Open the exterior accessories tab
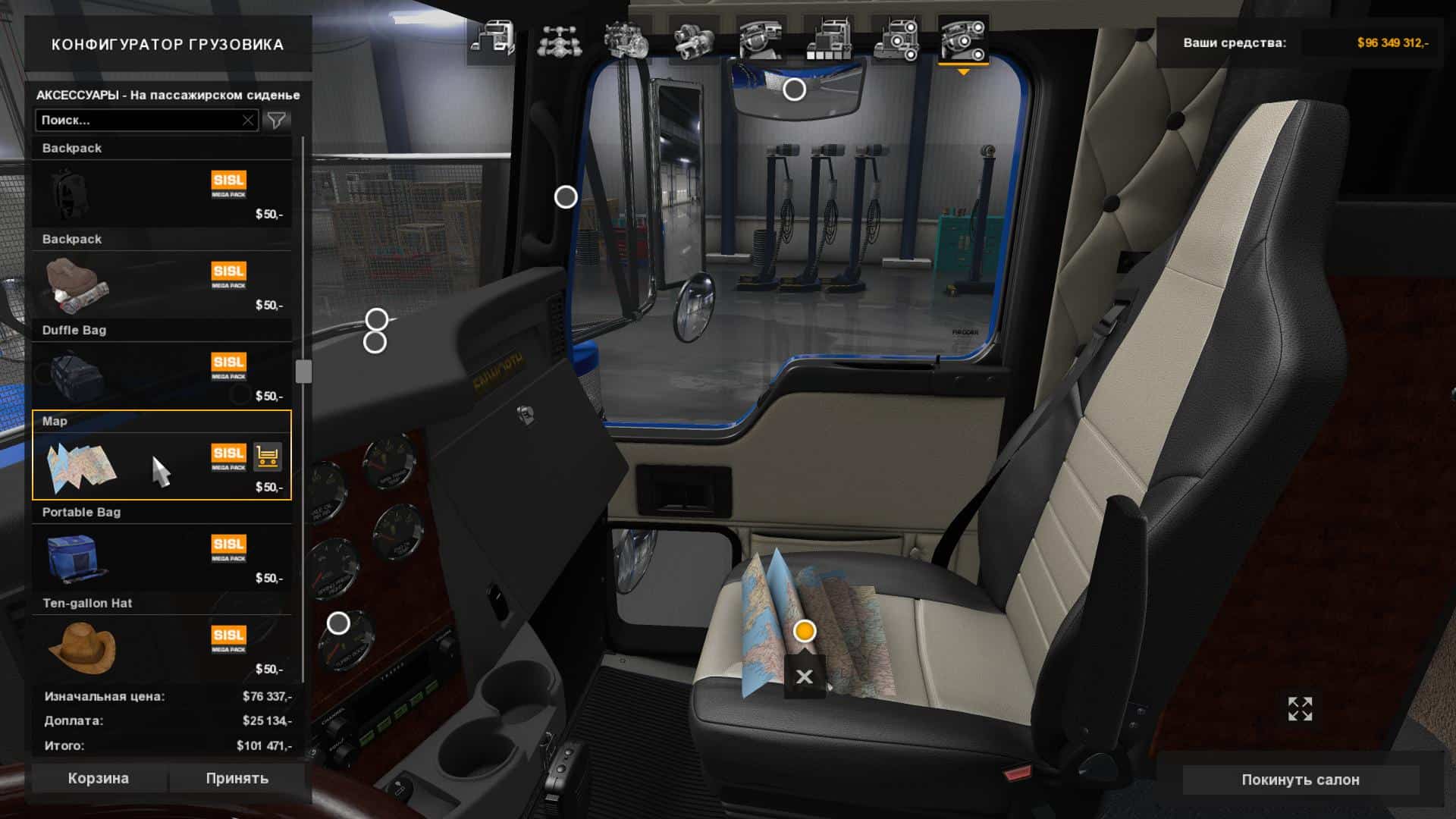 [896, 40]
